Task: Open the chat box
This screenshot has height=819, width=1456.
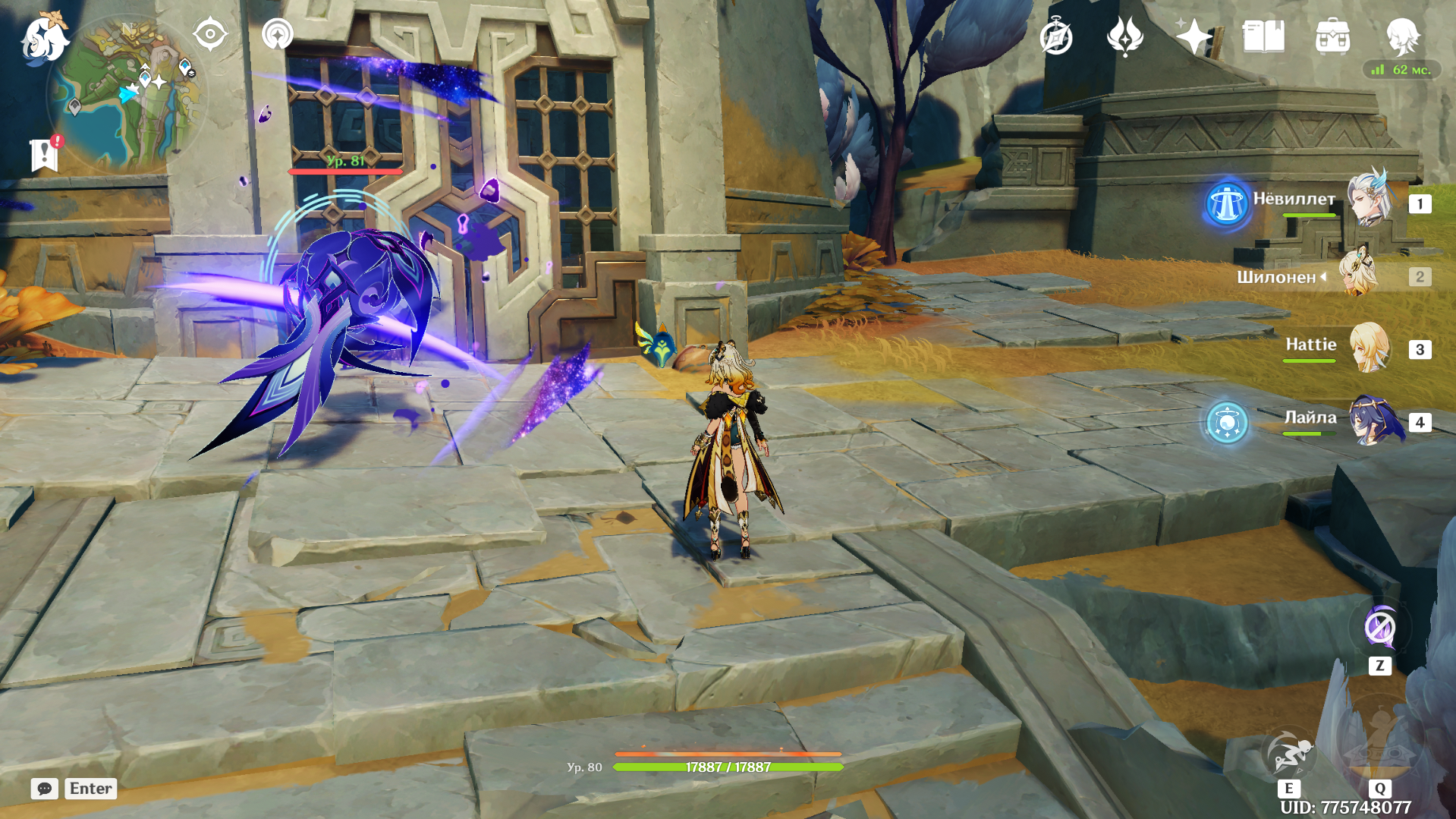Action: point(45,789)
